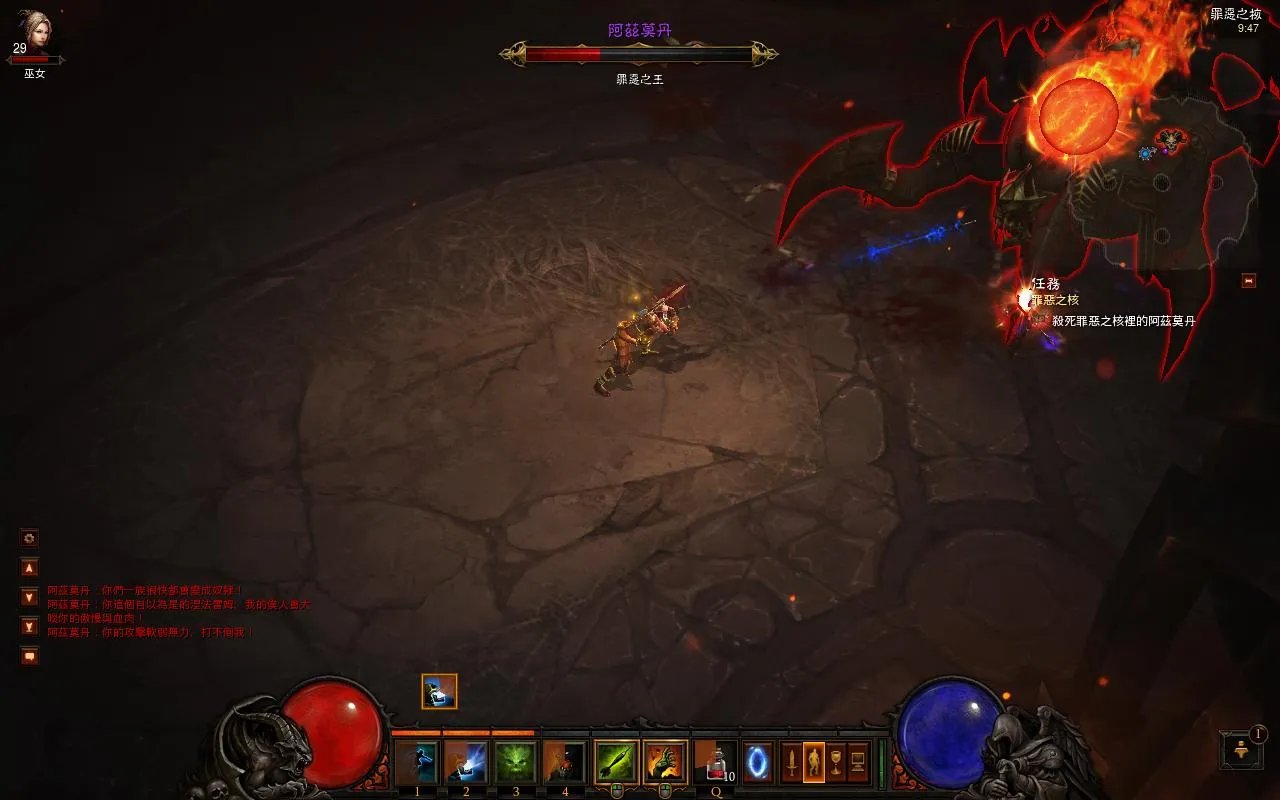Image resolution: width=1280 pixels, height=800 pixels.
Task: Collapse the quest tracker with the red toggle
Action: [1249, 281]
